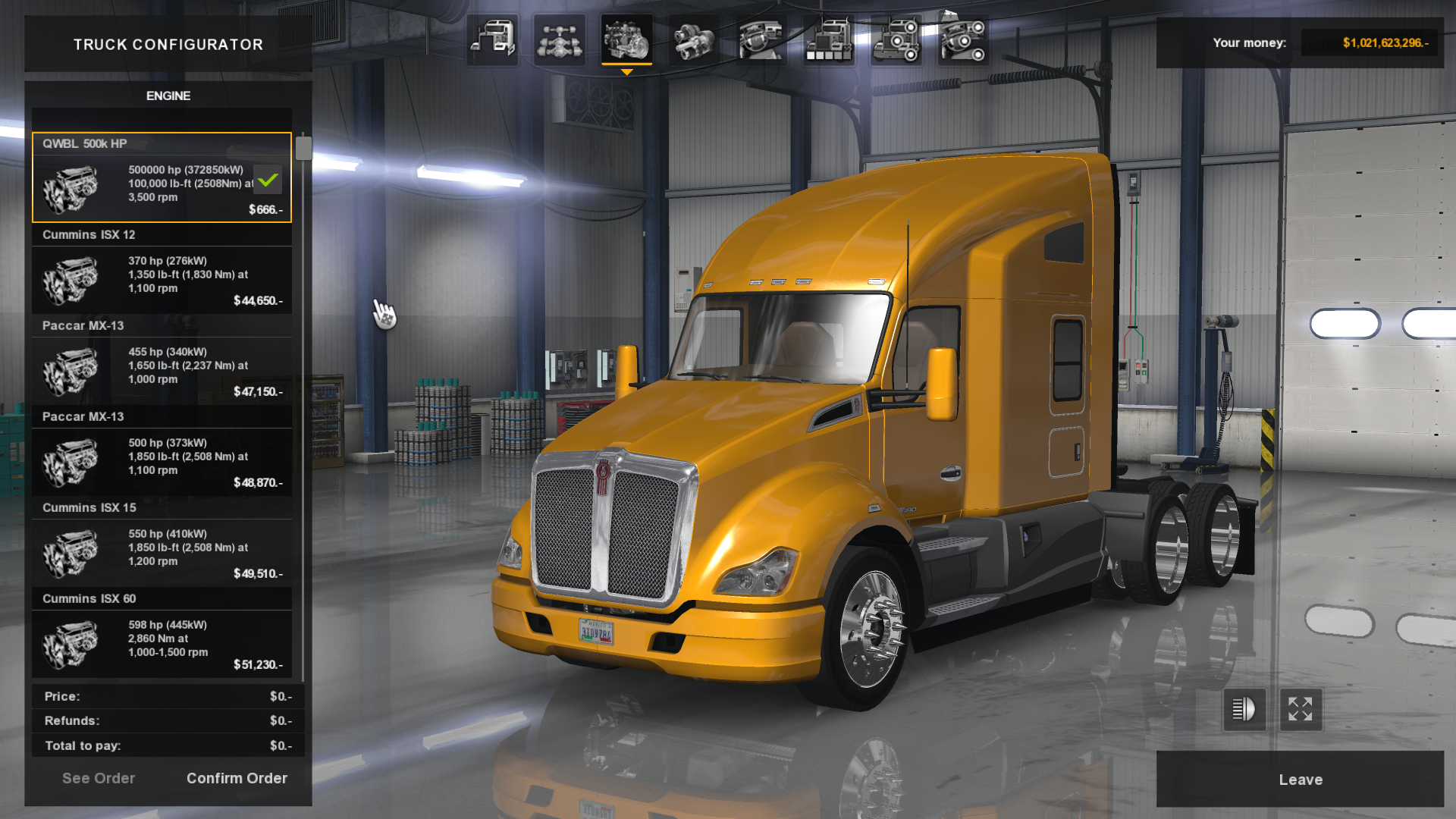Click the See Order button

point(99,778)
